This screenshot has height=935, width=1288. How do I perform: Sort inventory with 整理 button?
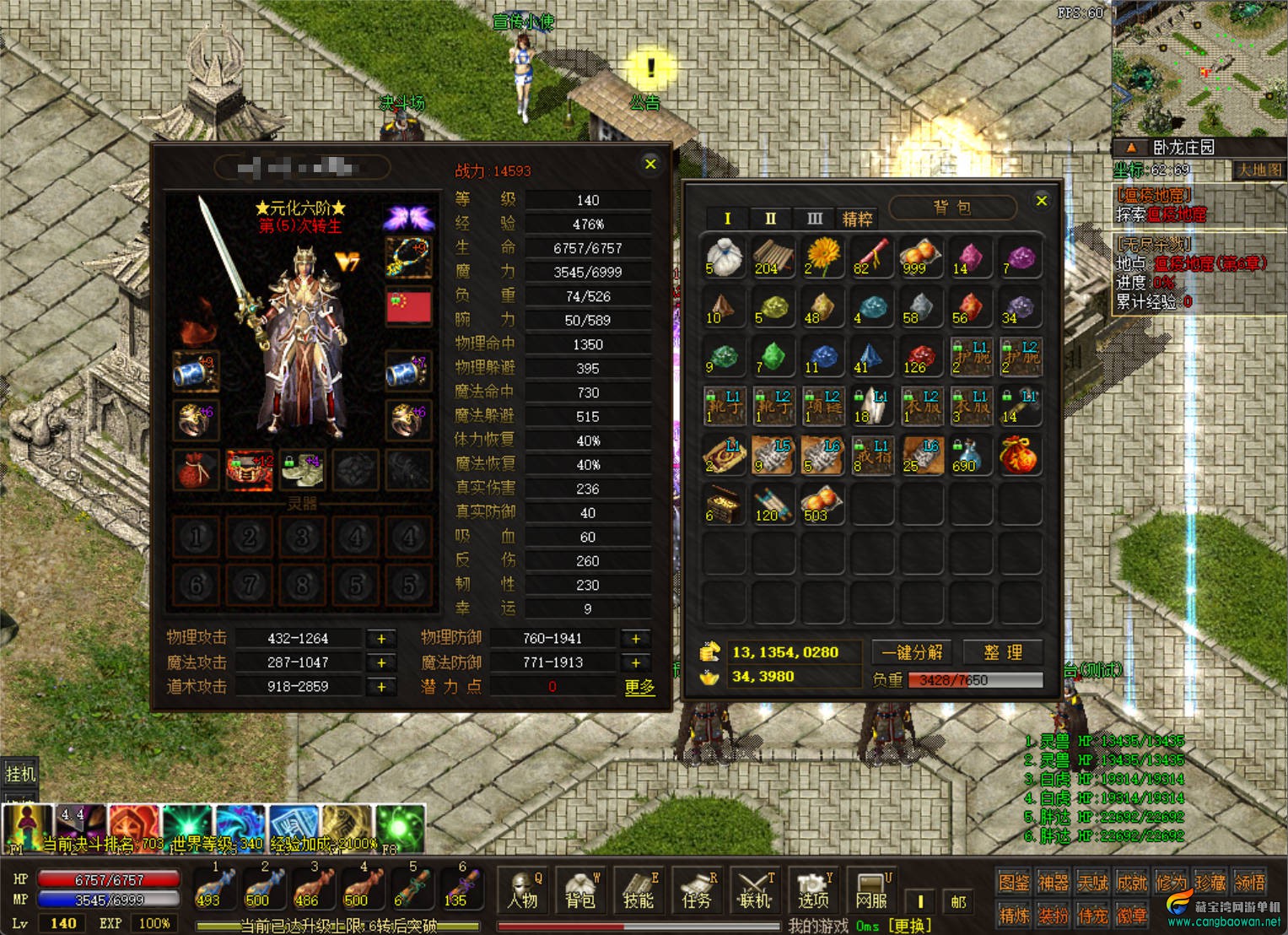(1003, 652)
